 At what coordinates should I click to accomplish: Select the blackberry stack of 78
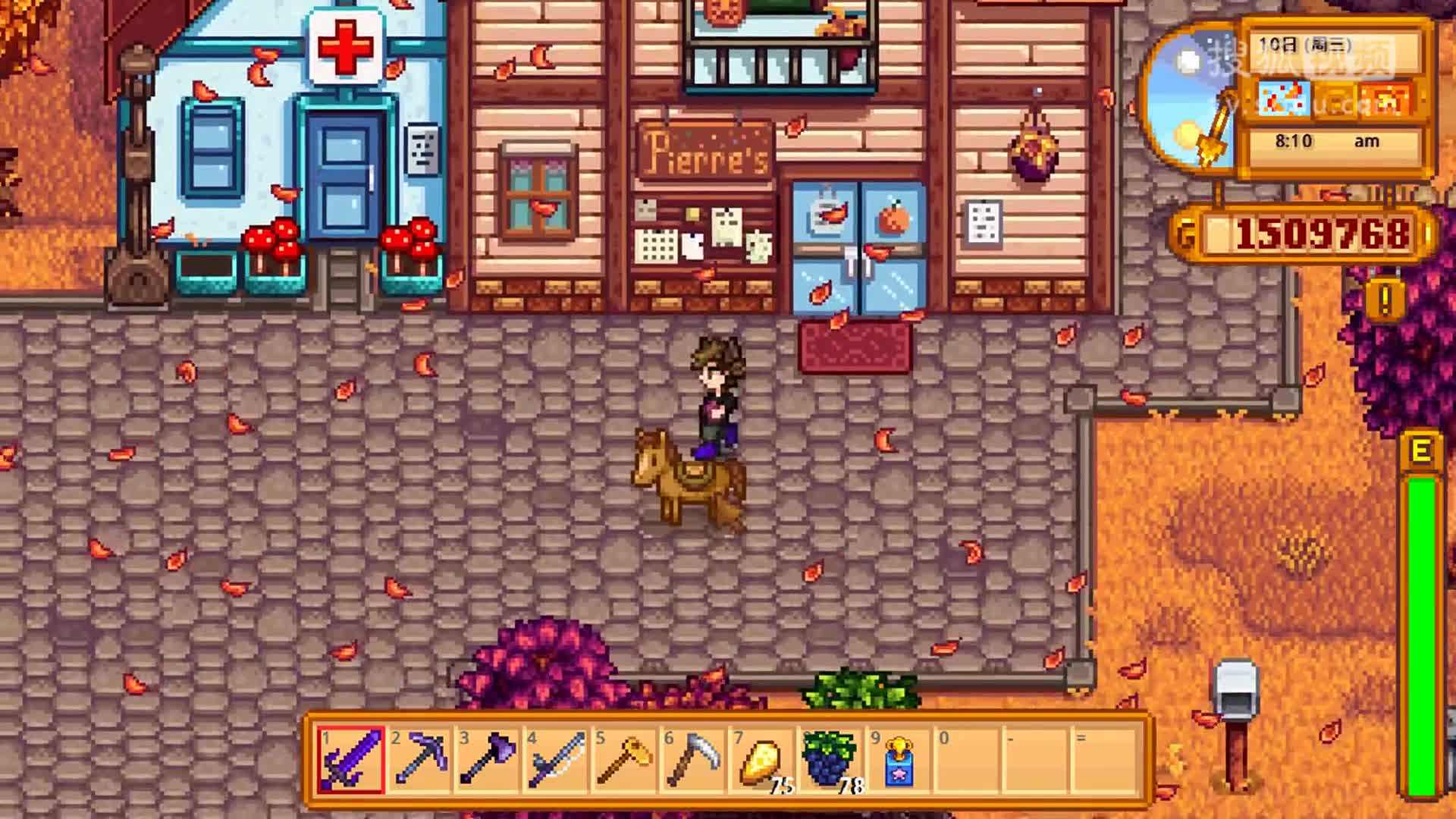pyautogui.click(x=829, y=760)
